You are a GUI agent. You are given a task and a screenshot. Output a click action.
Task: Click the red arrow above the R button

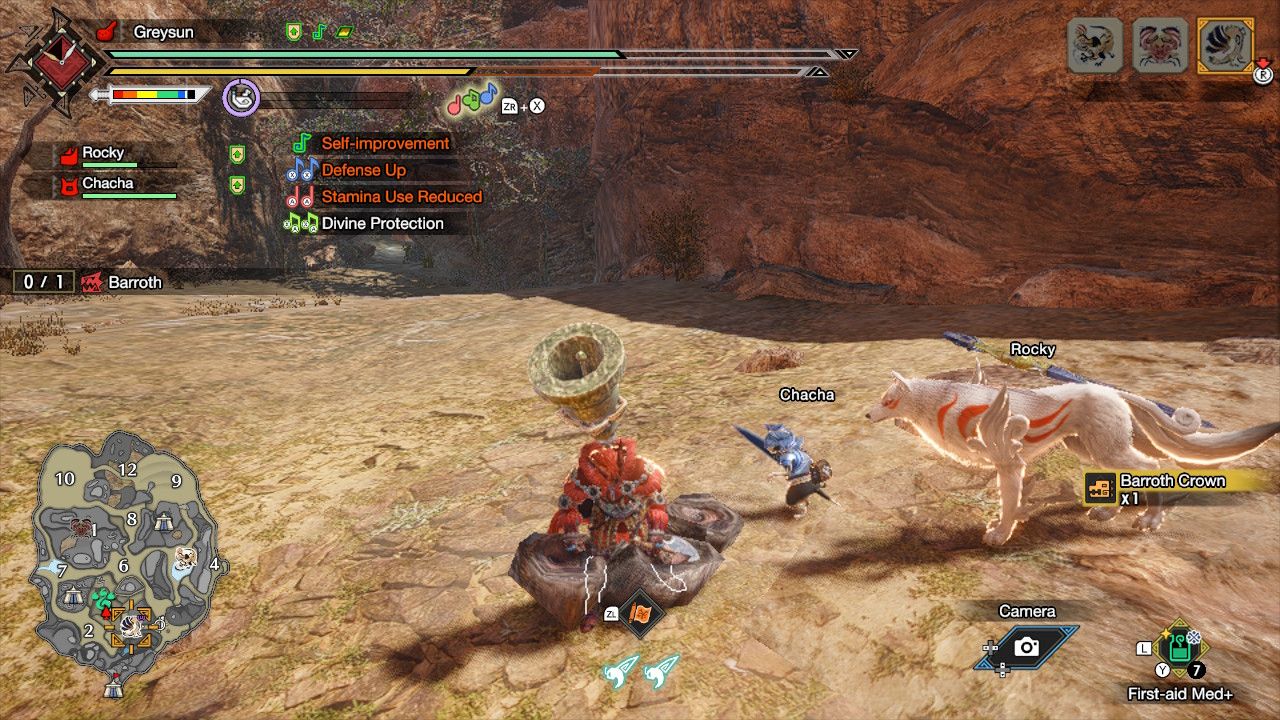(1263, 62)
